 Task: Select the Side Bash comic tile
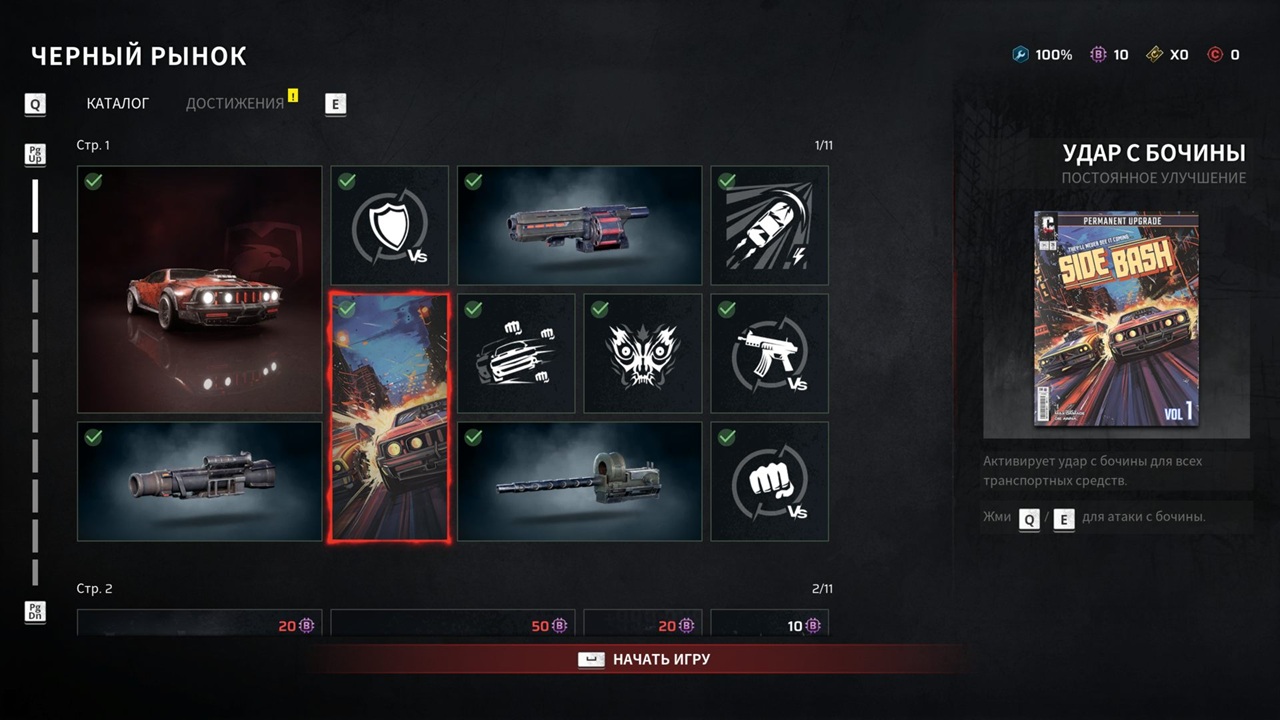(x=390, y=418)
